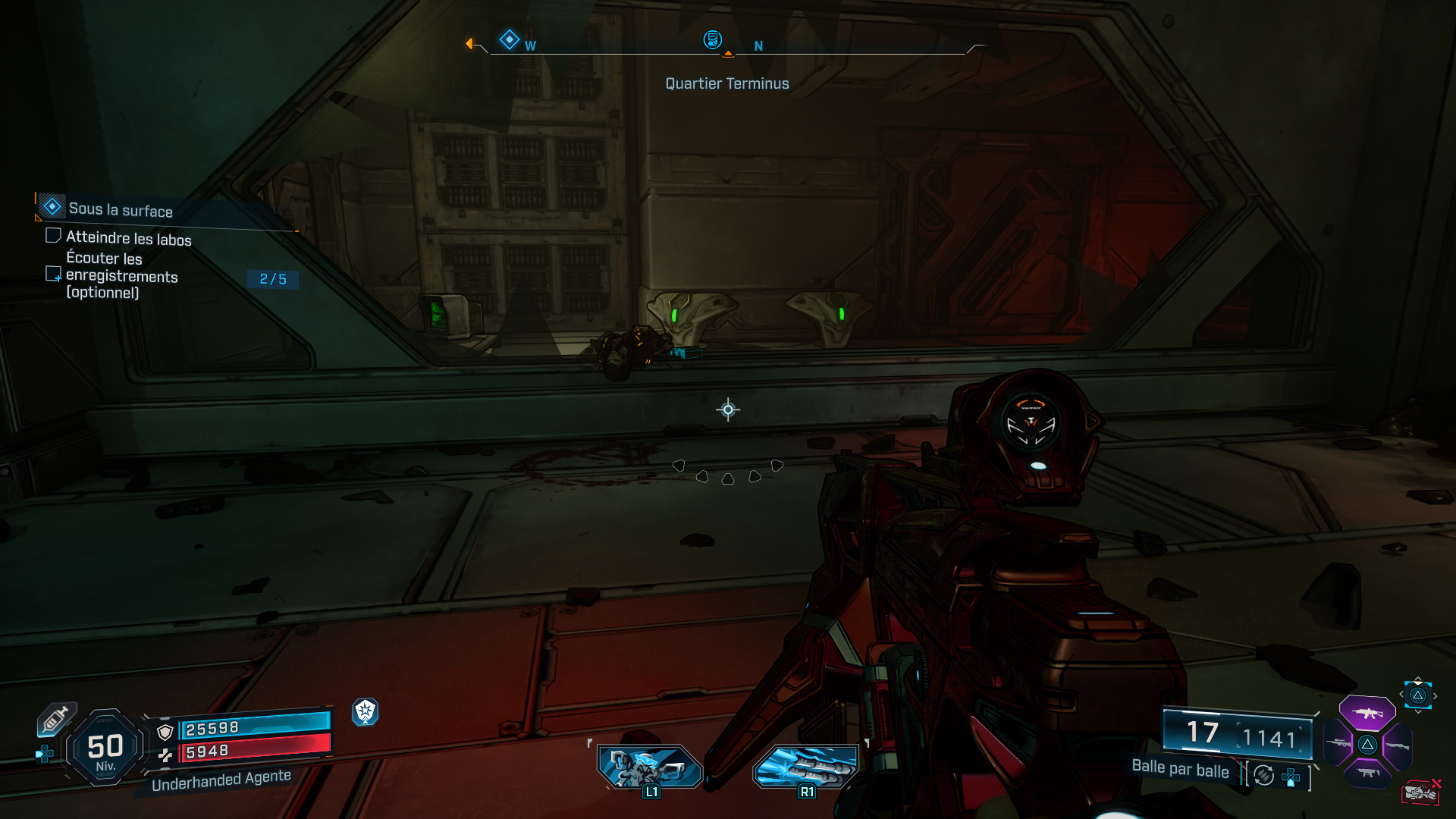Select the shotgun weapon slot
The image size is (1456, 819).
(1398, 746)
